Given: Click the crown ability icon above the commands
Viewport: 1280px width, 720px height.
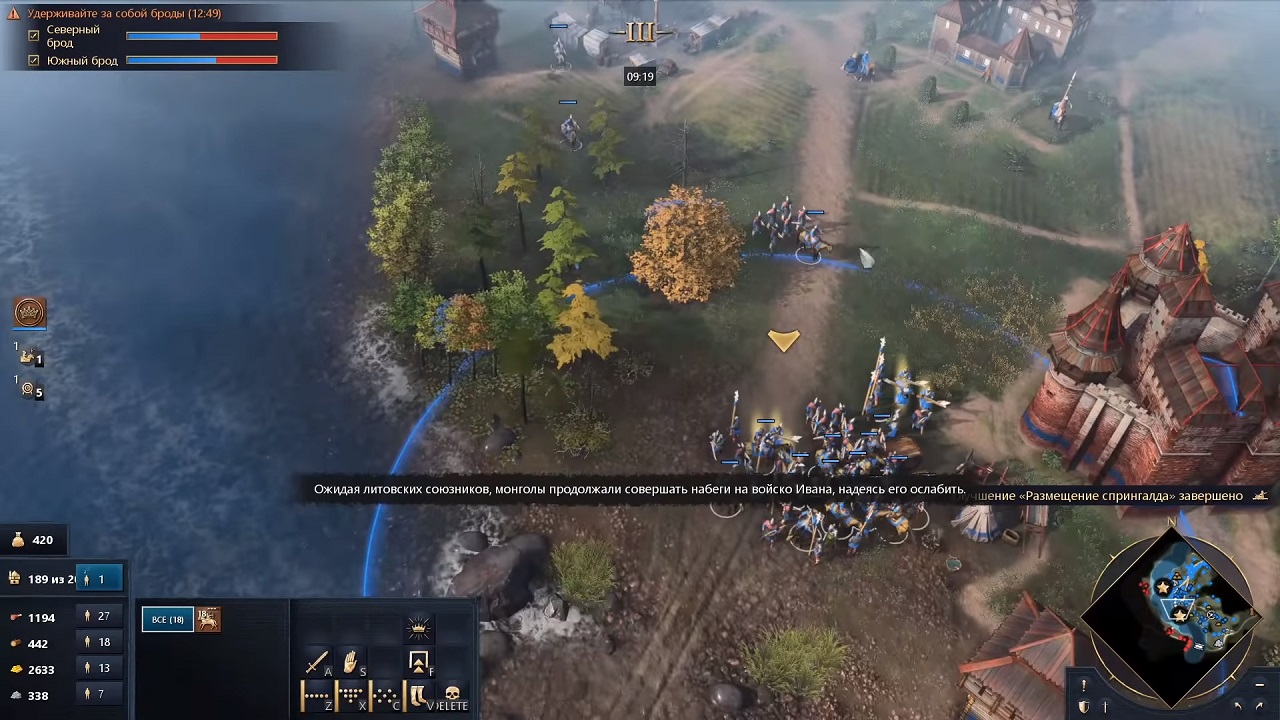Looking at the screenshot, I should tap(418, 628).
